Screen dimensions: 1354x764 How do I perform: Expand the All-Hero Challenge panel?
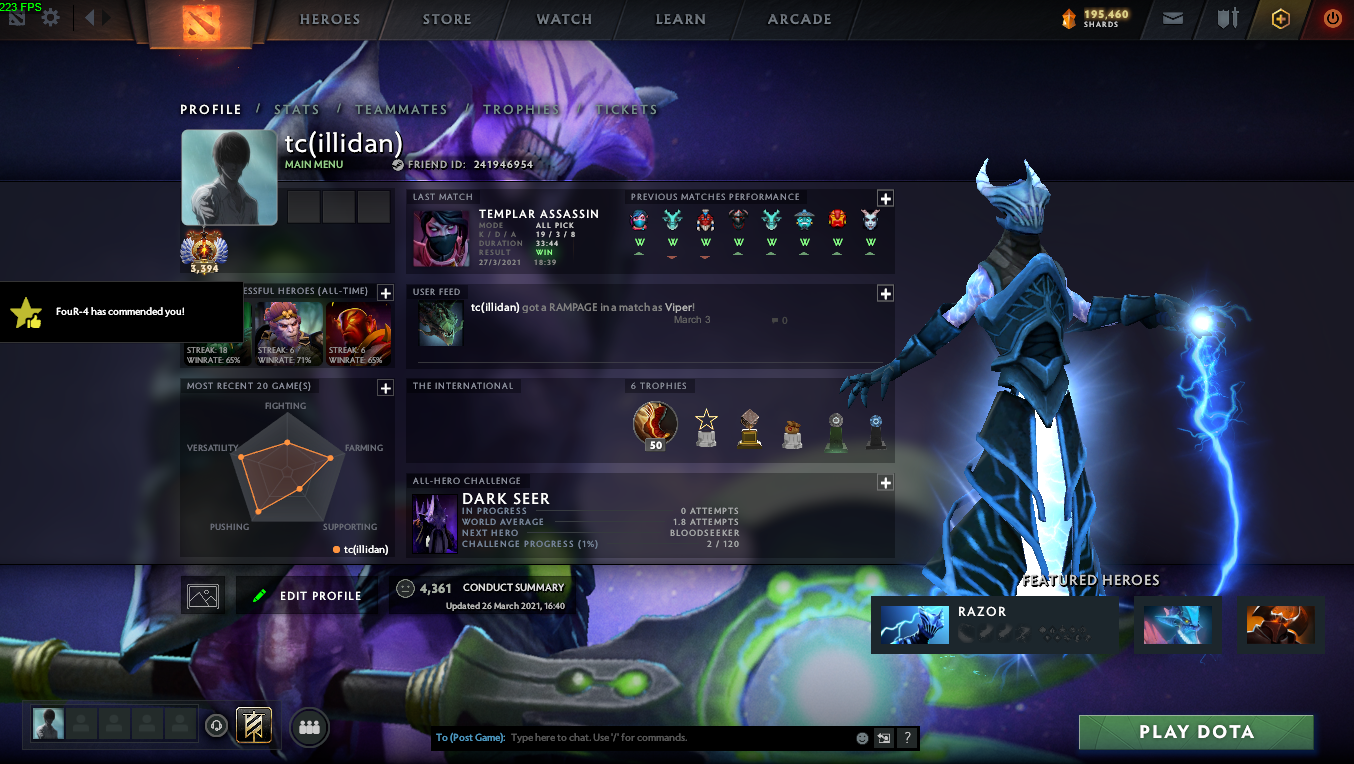tap(885, 483)
